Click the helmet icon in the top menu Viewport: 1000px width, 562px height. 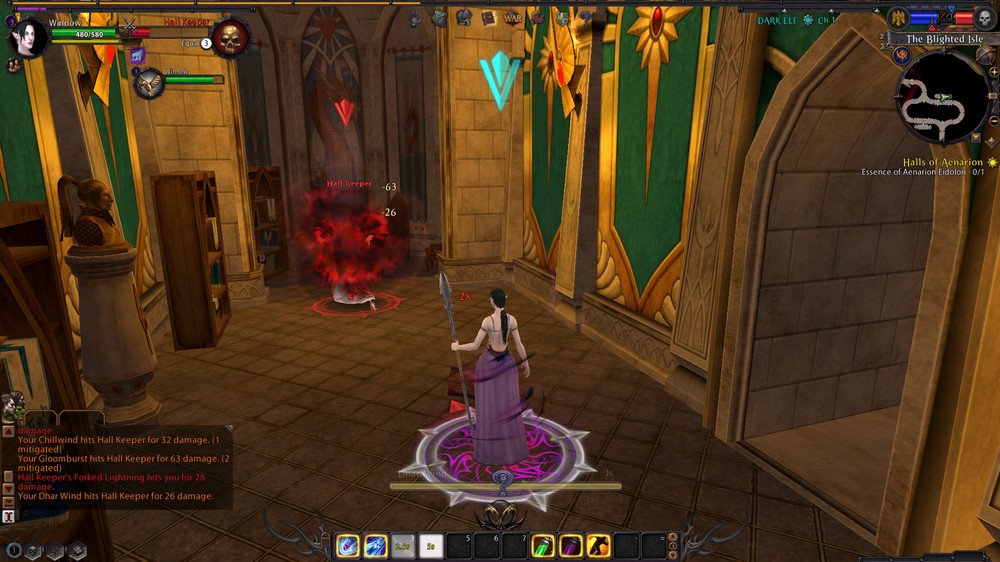[x=464, y=17]
